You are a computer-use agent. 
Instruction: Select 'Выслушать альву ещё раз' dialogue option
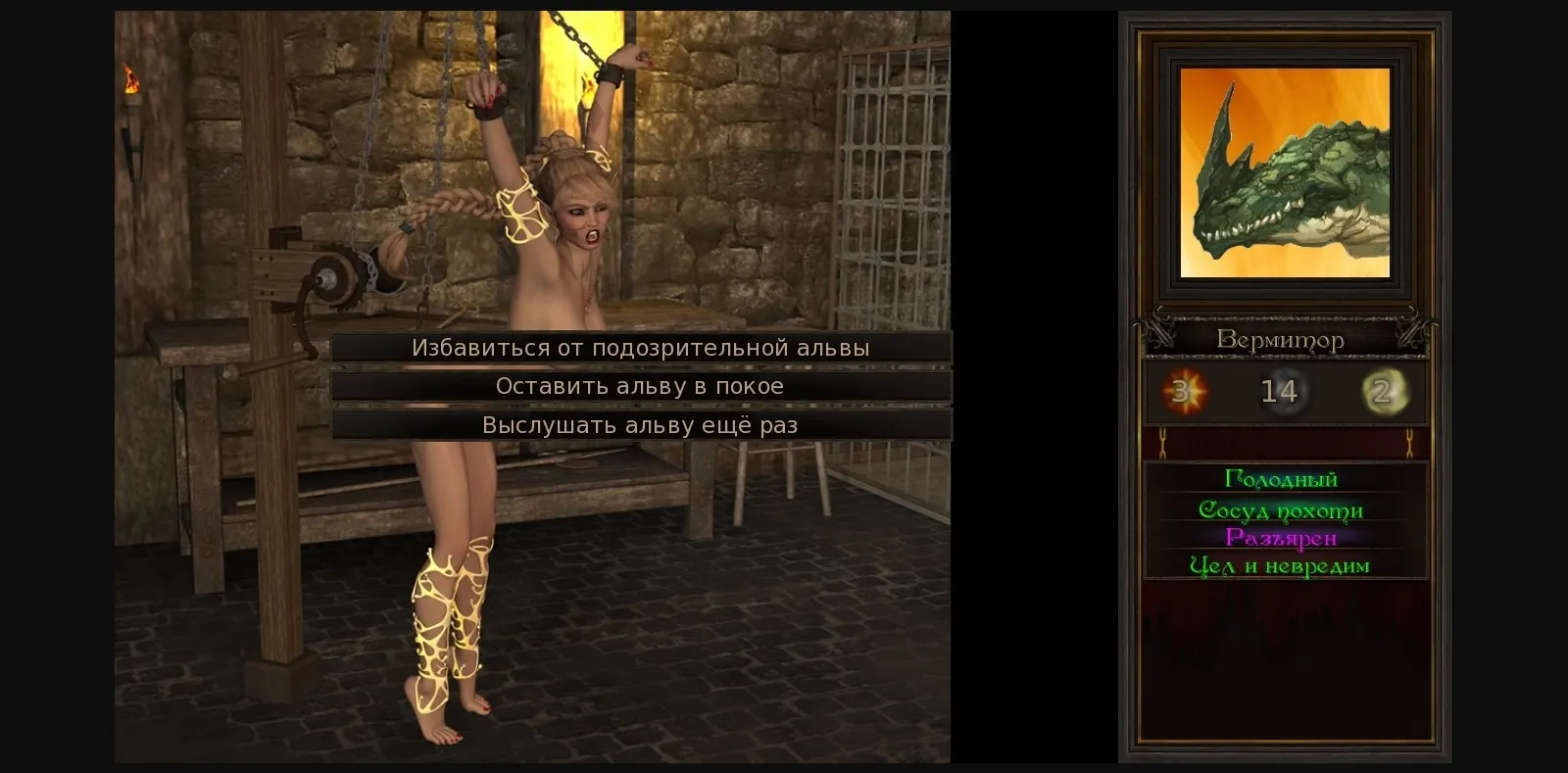pos(642,424)
